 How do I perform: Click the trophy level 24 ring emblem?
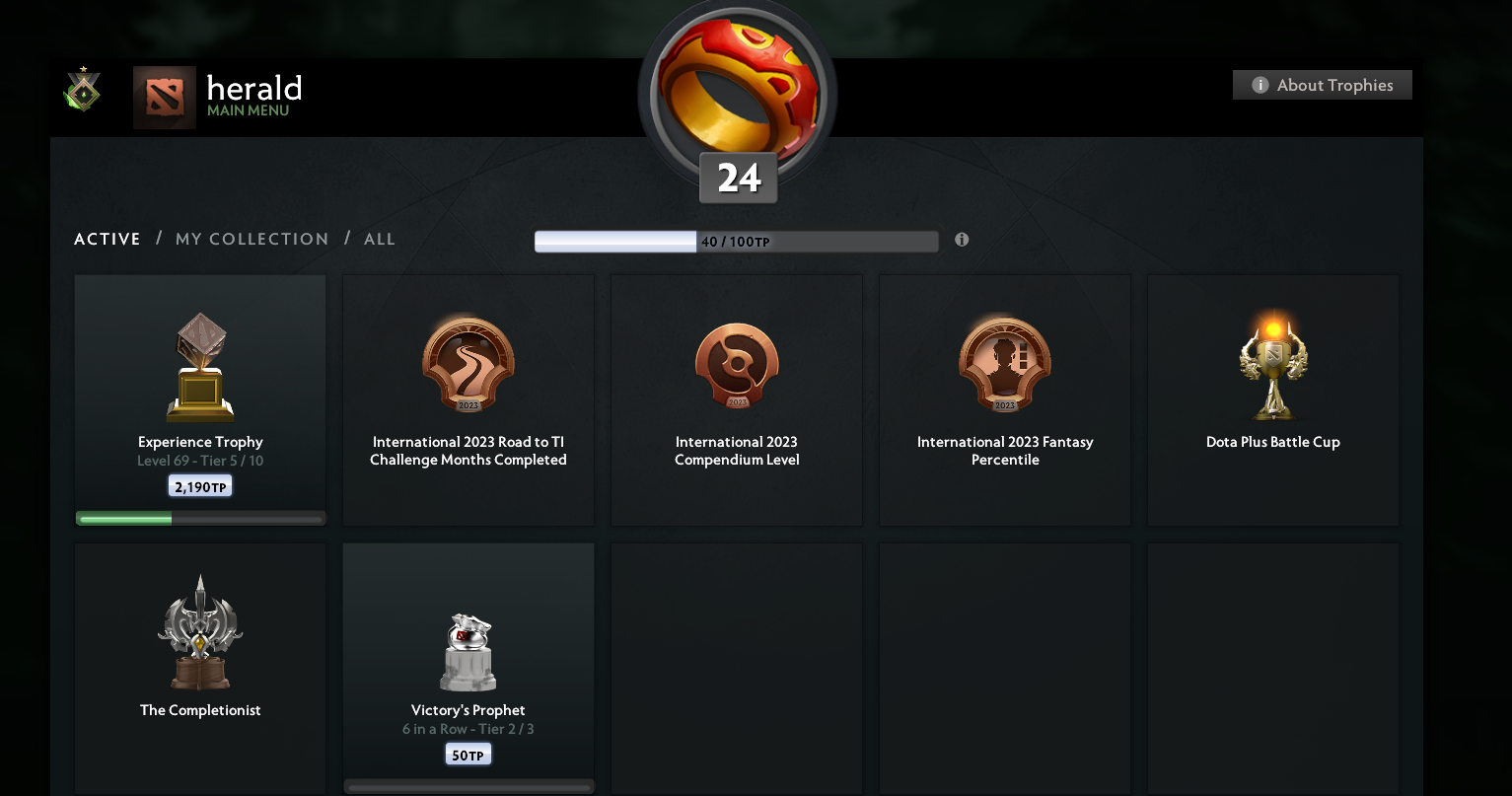(737, 94)
